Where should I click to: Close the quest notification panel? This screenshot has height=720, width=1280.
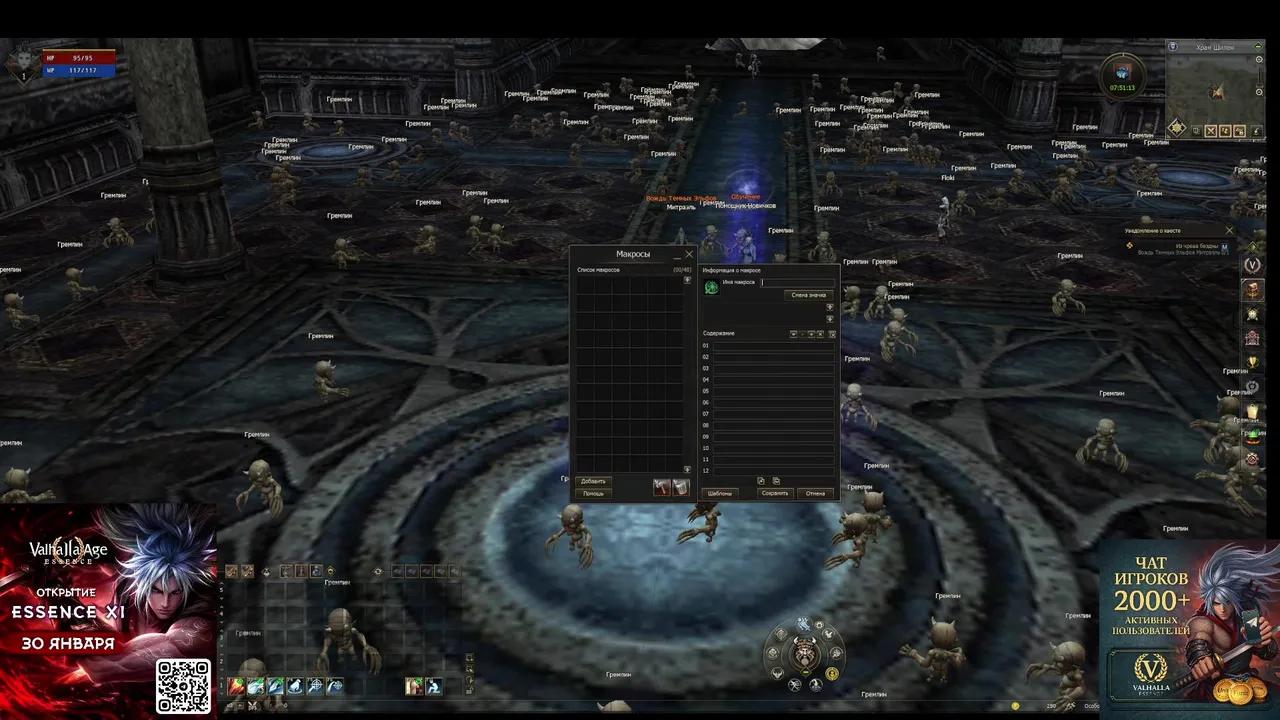click(x=1230, y=231)
